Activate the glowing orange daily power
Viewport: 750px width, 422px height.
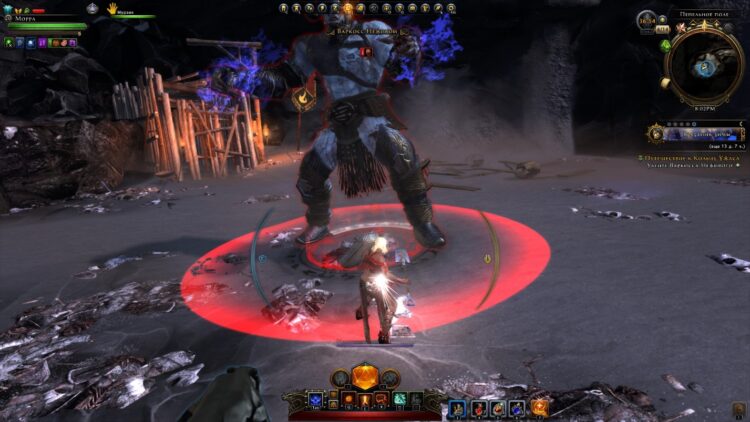click(365, 377)
